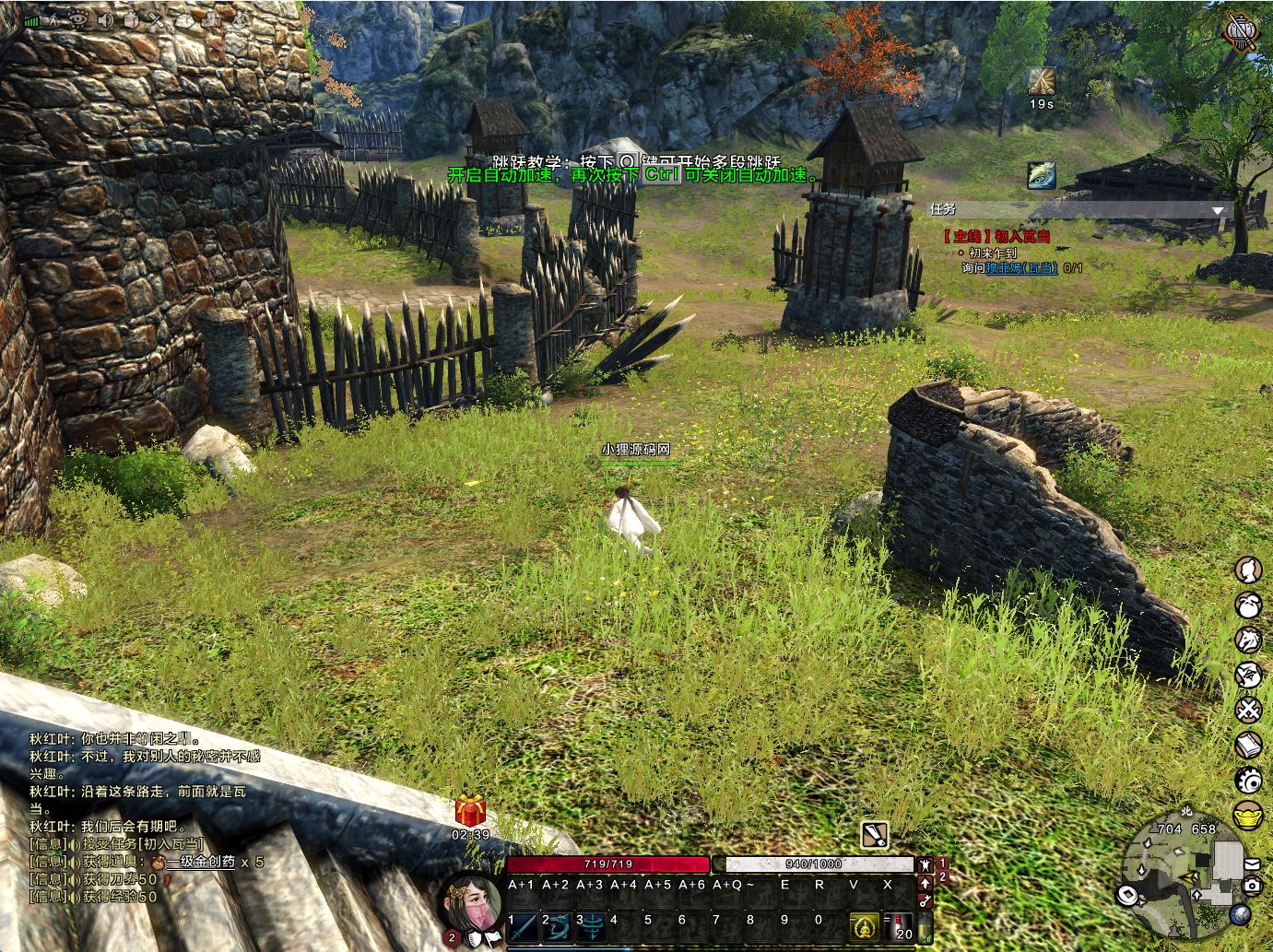Open the gear and eye settings icon
This screenshot has width=1273, height=952.
click(x=1249, y=780)
